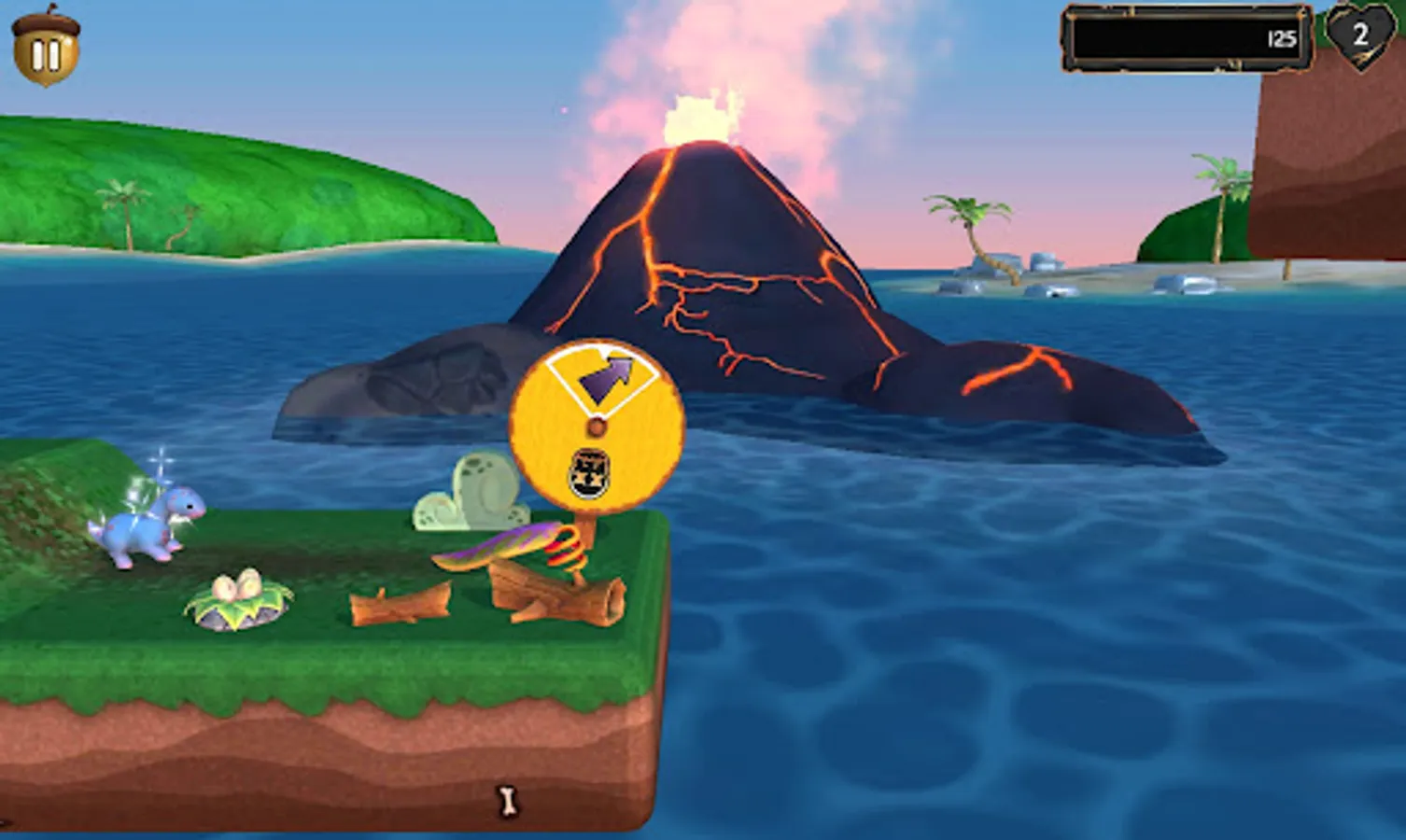Select the bone marker on the island ledge
This screenshot has width=1406, height=840.
click(x=509, y=801)
